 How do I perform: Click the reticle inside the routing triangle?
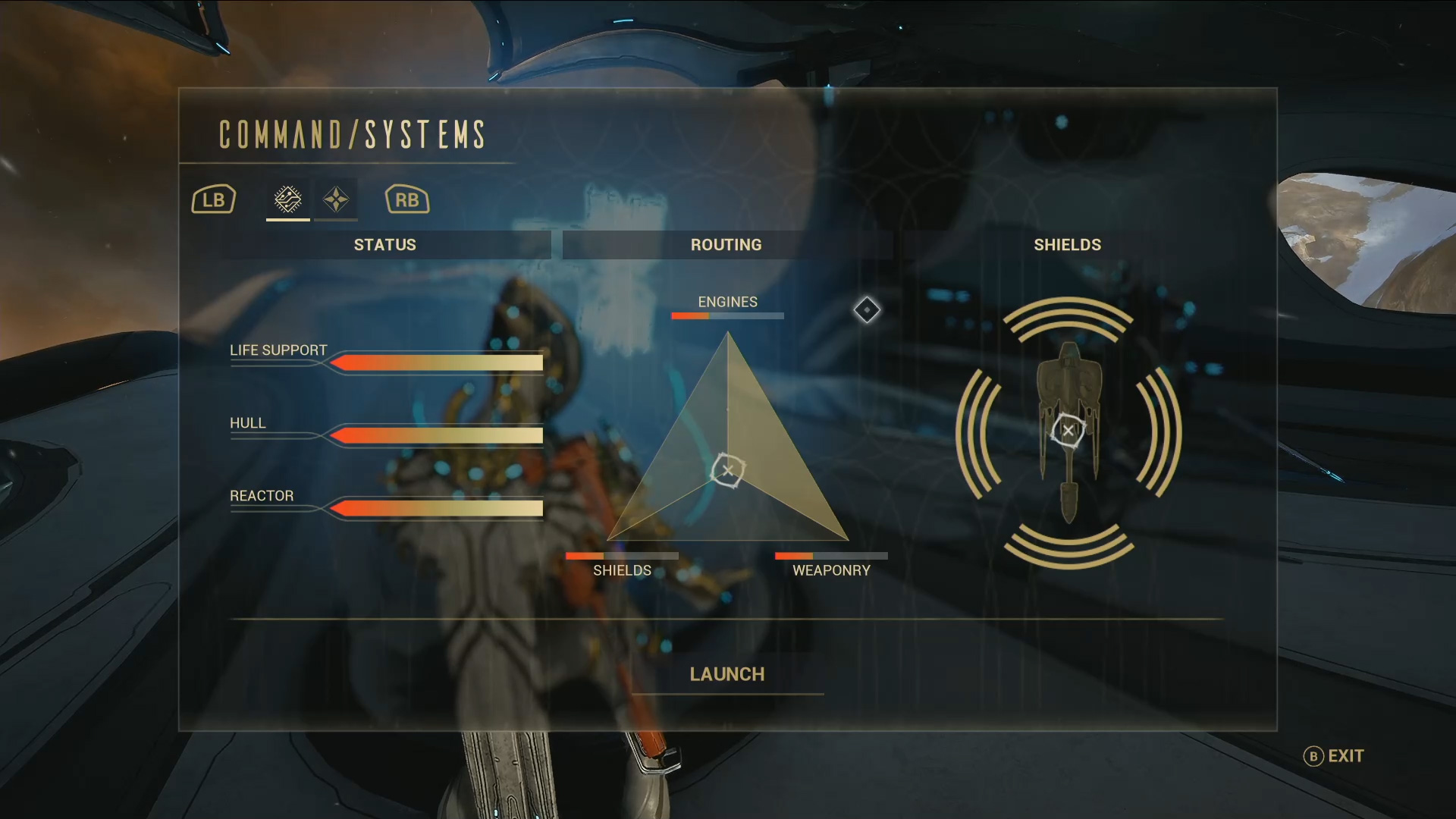click(727, 470)
